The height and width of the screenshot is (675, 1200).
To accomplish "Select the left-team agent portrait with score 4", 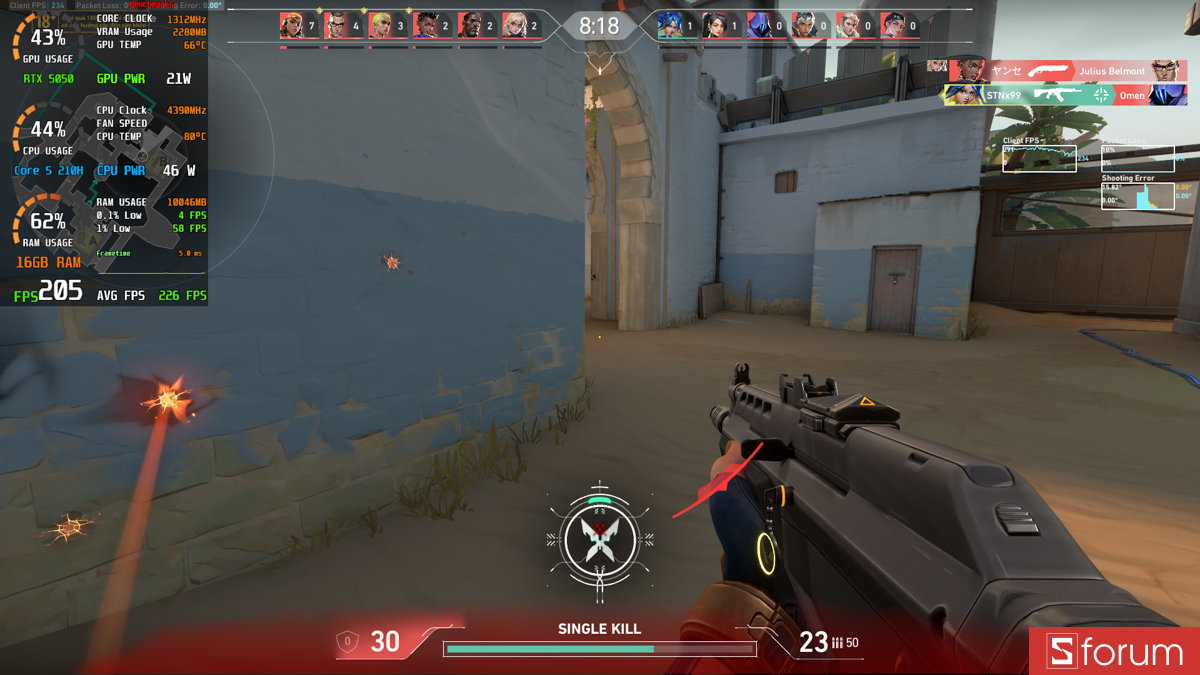I will pos(336,25).
